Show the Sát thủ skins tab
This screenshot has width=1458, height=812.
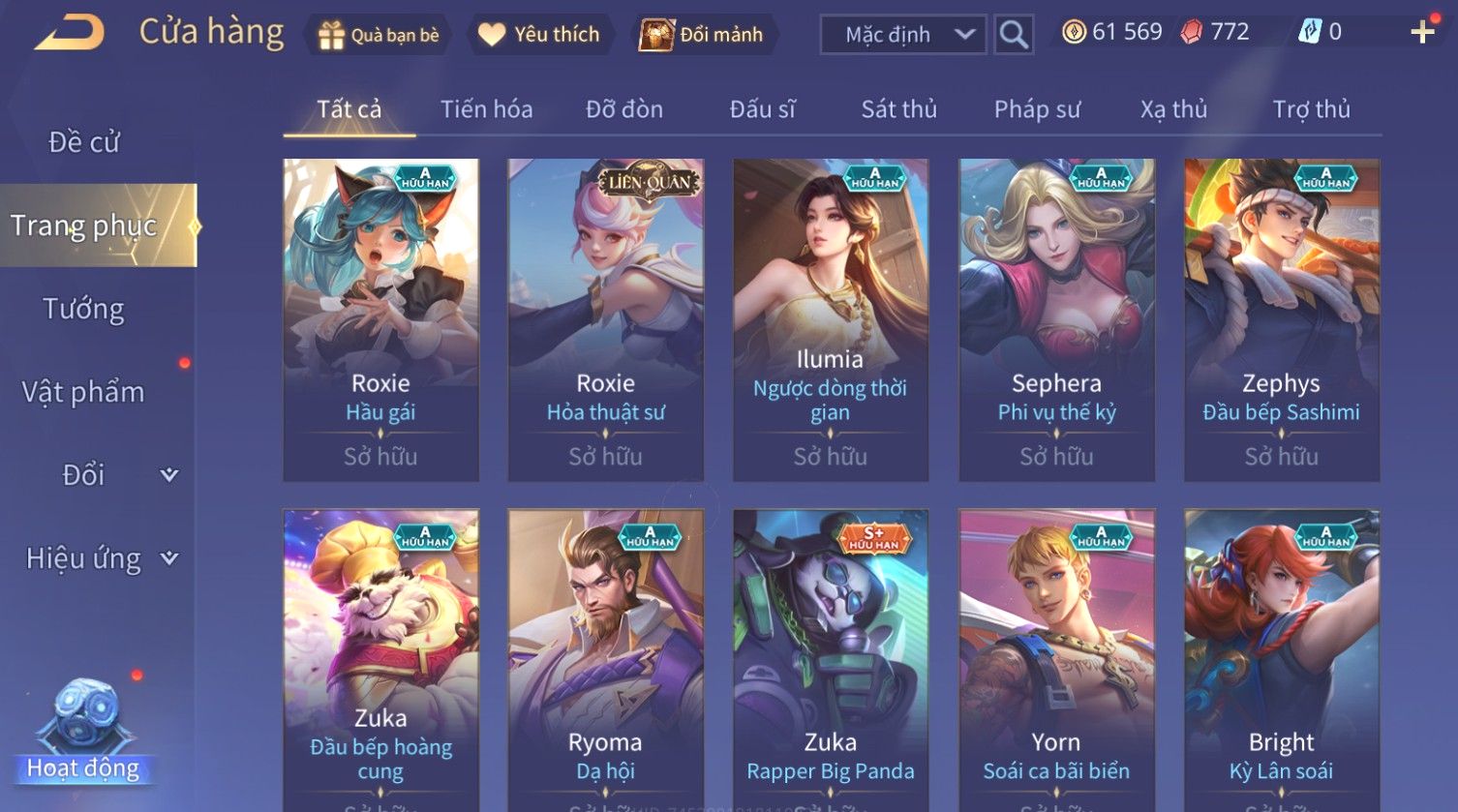coord(898,109)
